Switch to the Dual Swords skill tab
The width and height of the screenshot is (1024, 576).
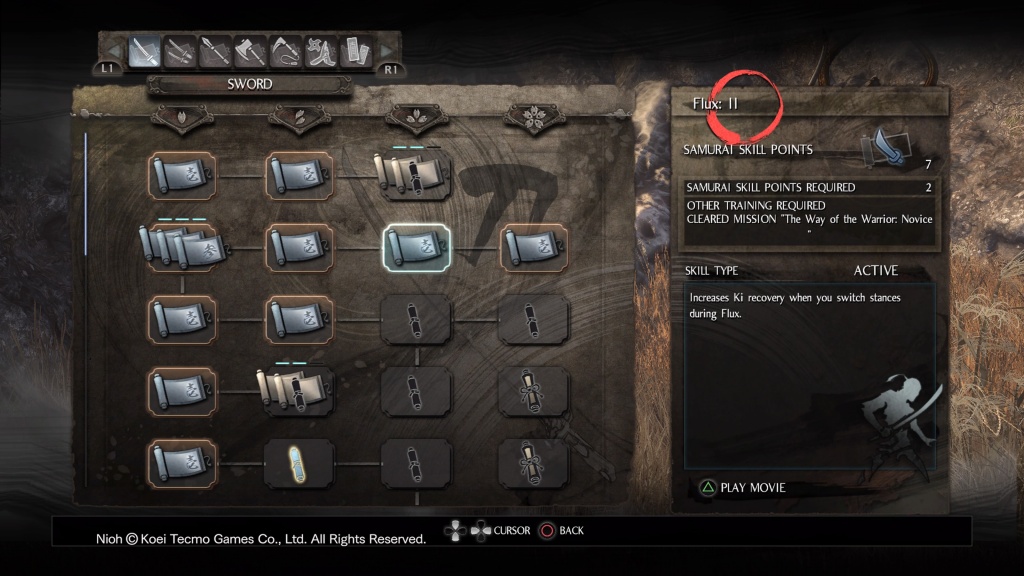180,49
